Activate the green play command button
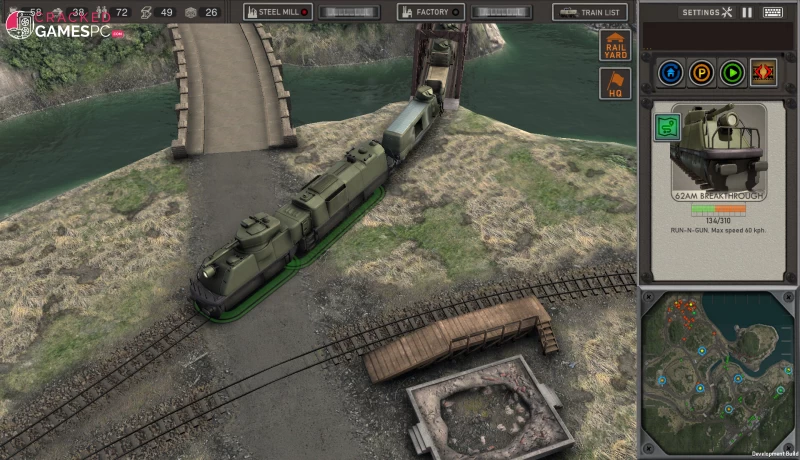Image resolution: width=800 pixels, height=460 pixels. [x=733, y=73]
